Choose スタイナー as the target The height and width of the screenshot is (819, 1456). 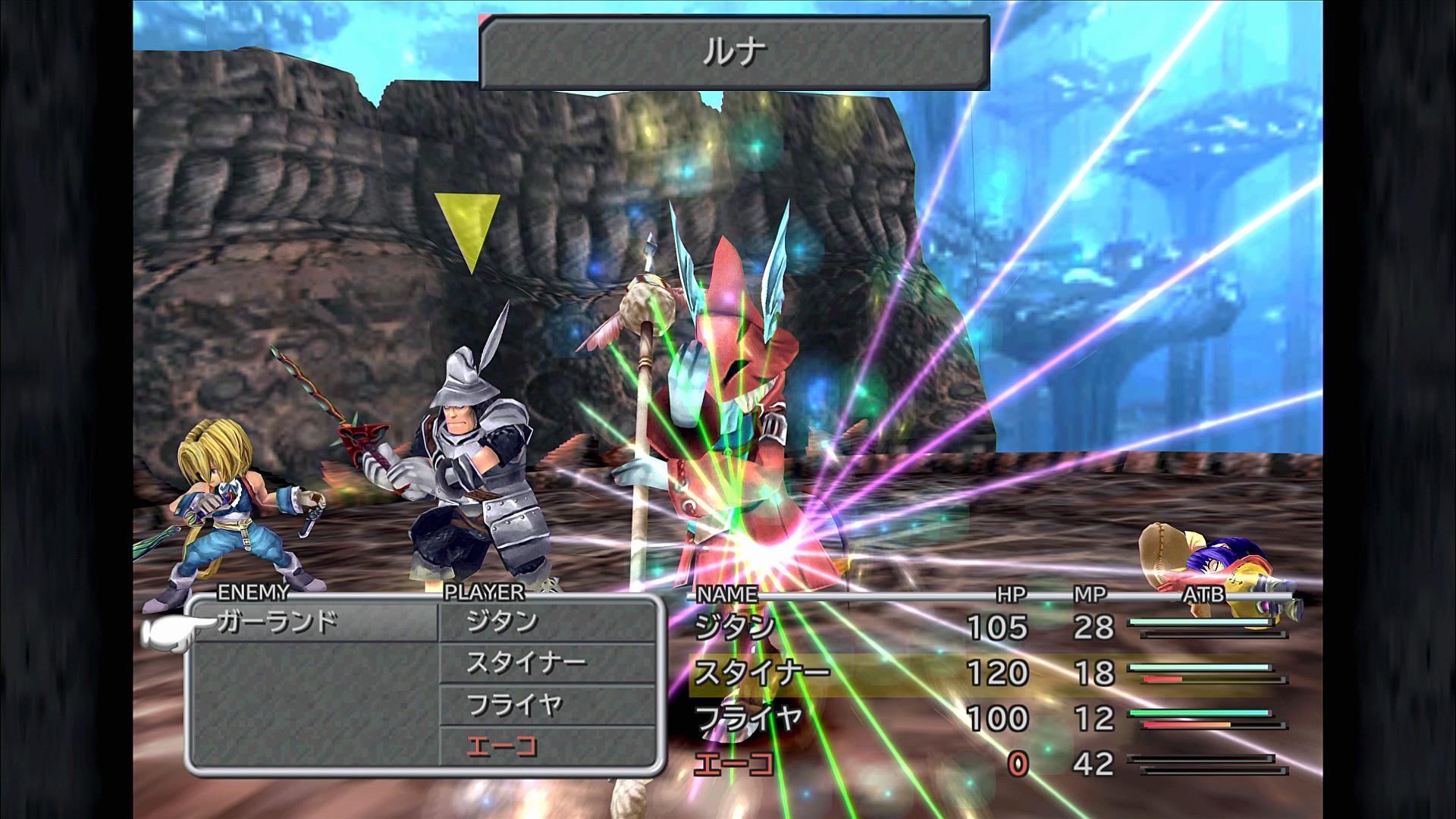point(526,664)
